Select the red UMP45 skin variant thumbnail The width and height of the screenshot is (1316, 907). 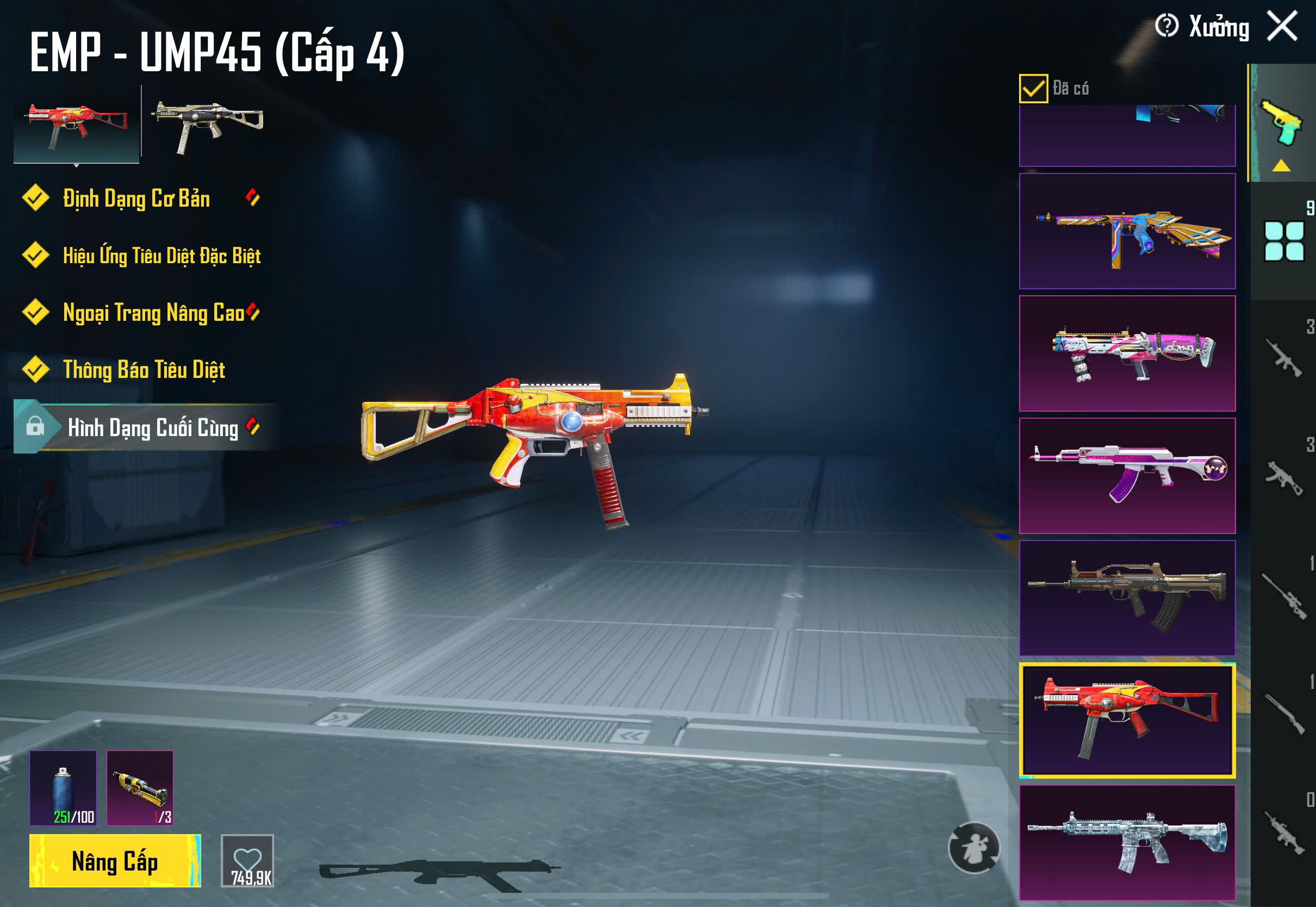tap(77, 125)
